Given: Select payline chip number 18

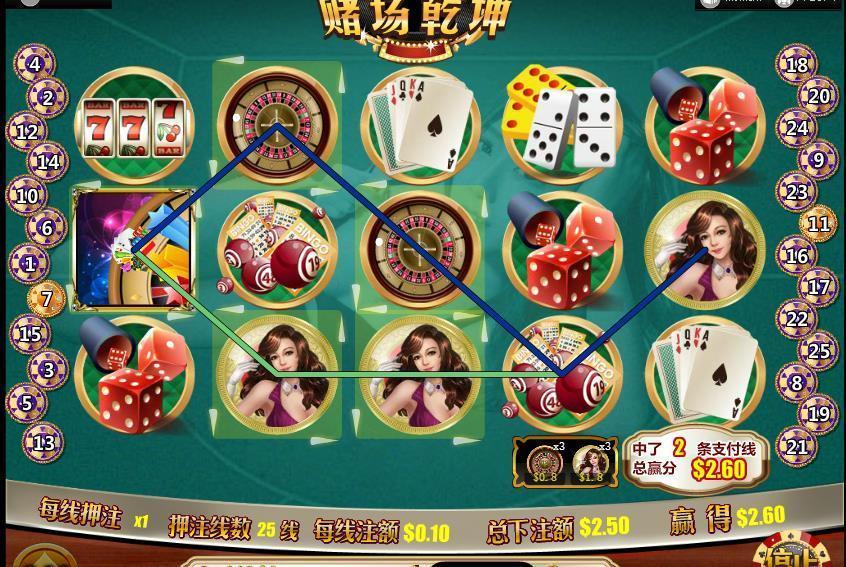Looking at the screenshot, I should tap(796, 66).
